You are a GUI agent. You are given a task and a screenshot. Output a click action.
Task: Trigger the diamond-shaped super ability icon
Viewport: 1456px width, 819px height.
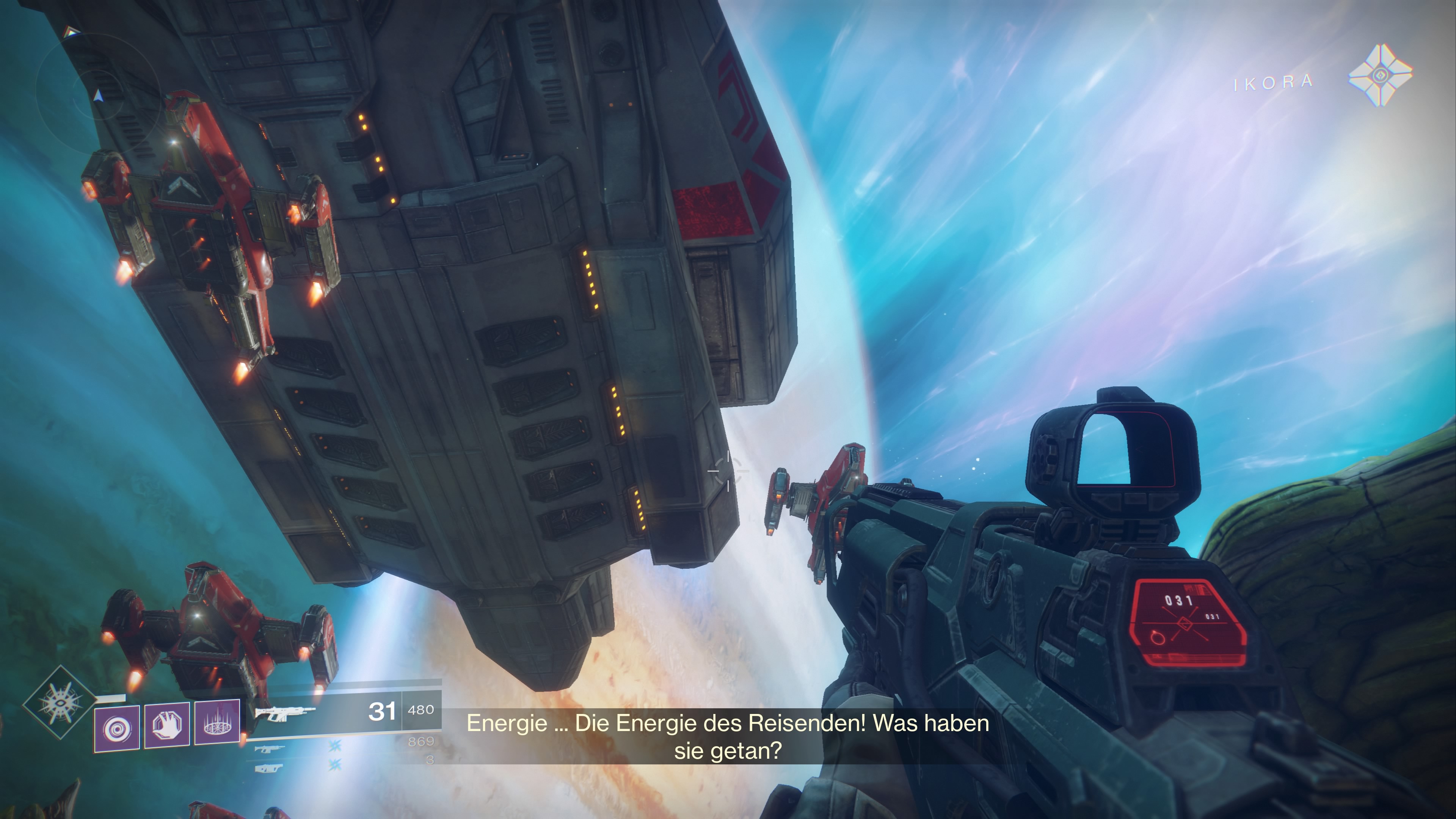coord(60,702)
